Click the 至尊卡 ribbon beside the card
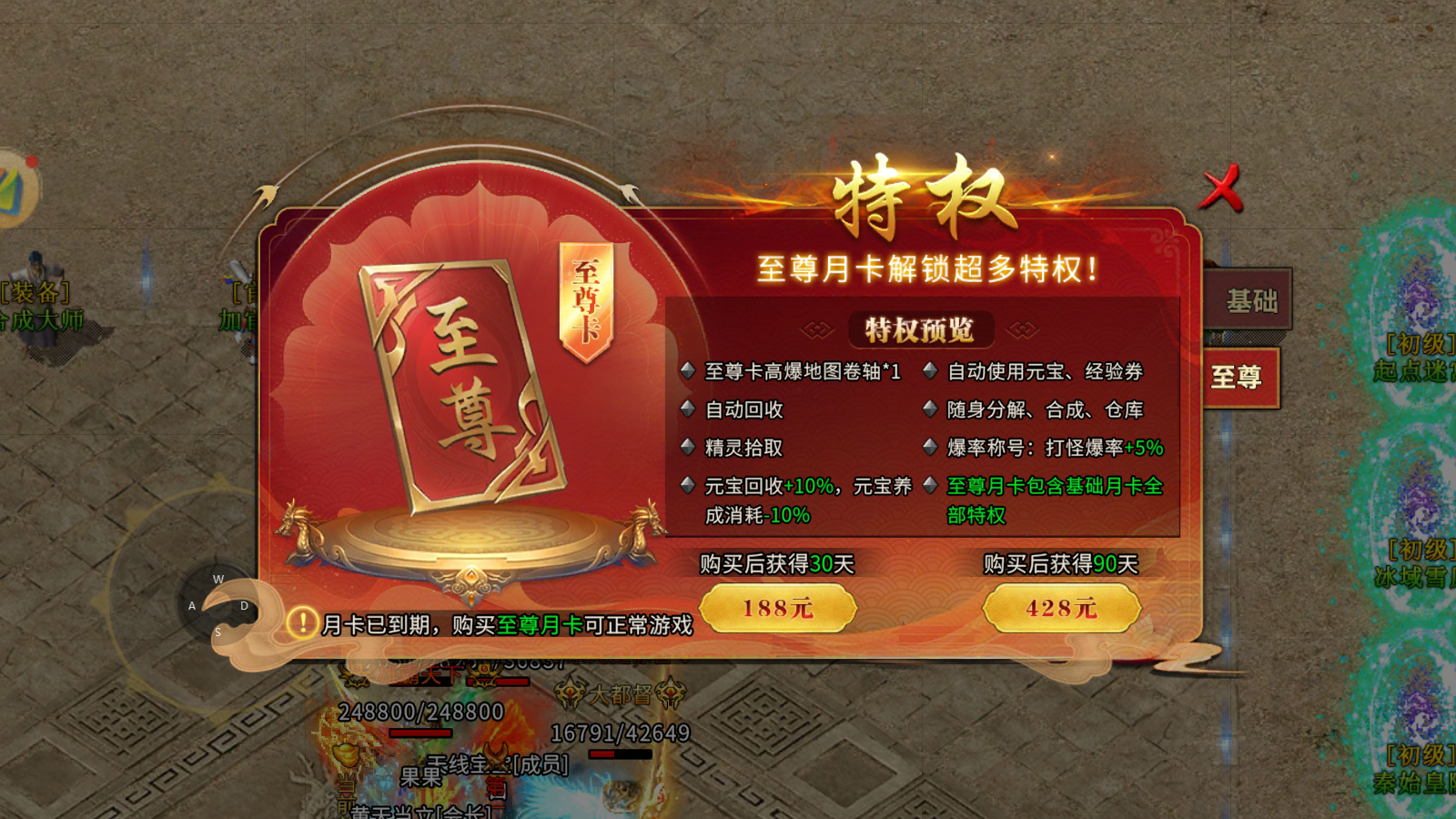The height and width of the screenshot is (819, 1456). point(587,296)
